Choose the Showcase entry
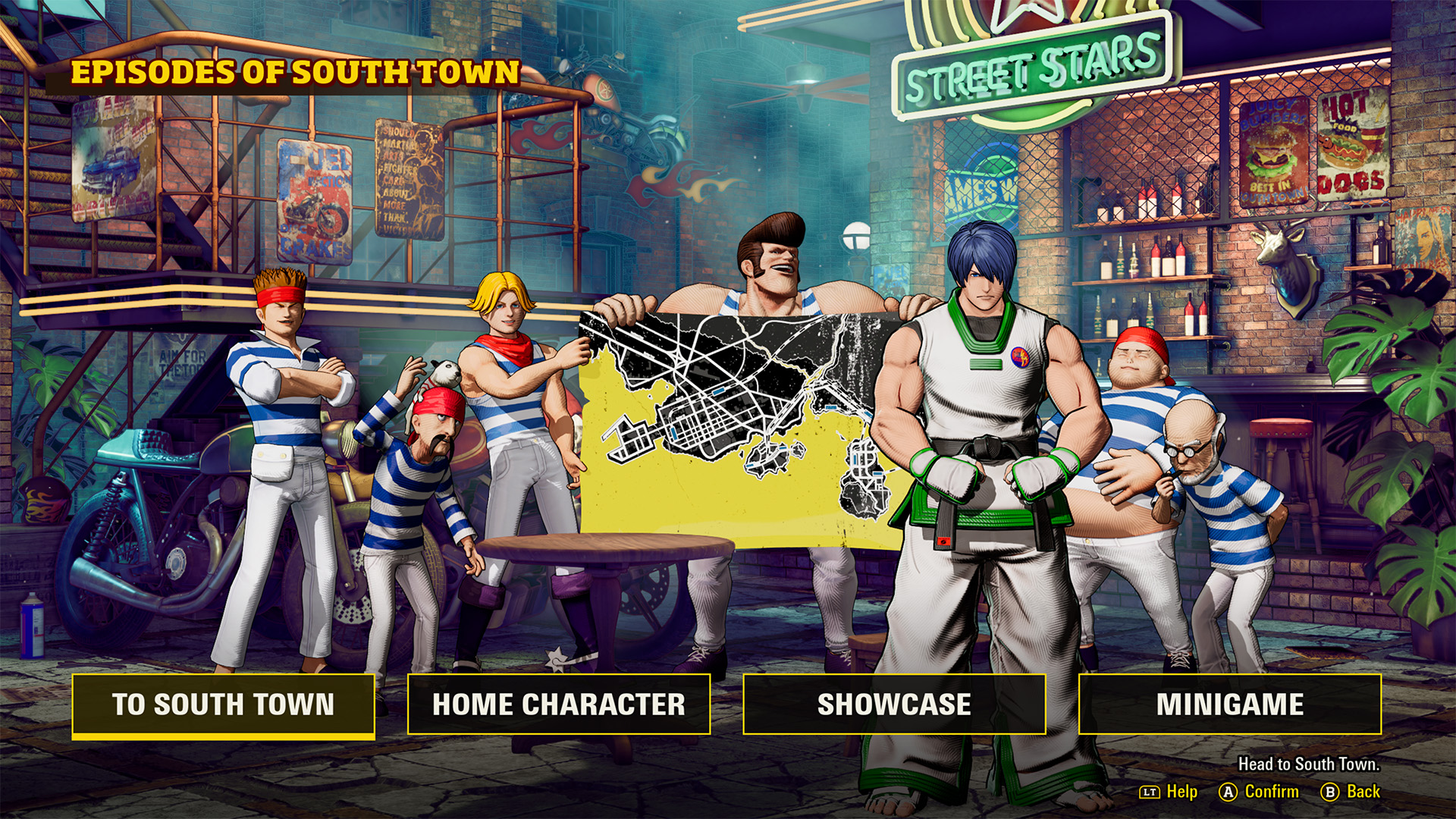 pyautogui.click(x=894, y=704)
